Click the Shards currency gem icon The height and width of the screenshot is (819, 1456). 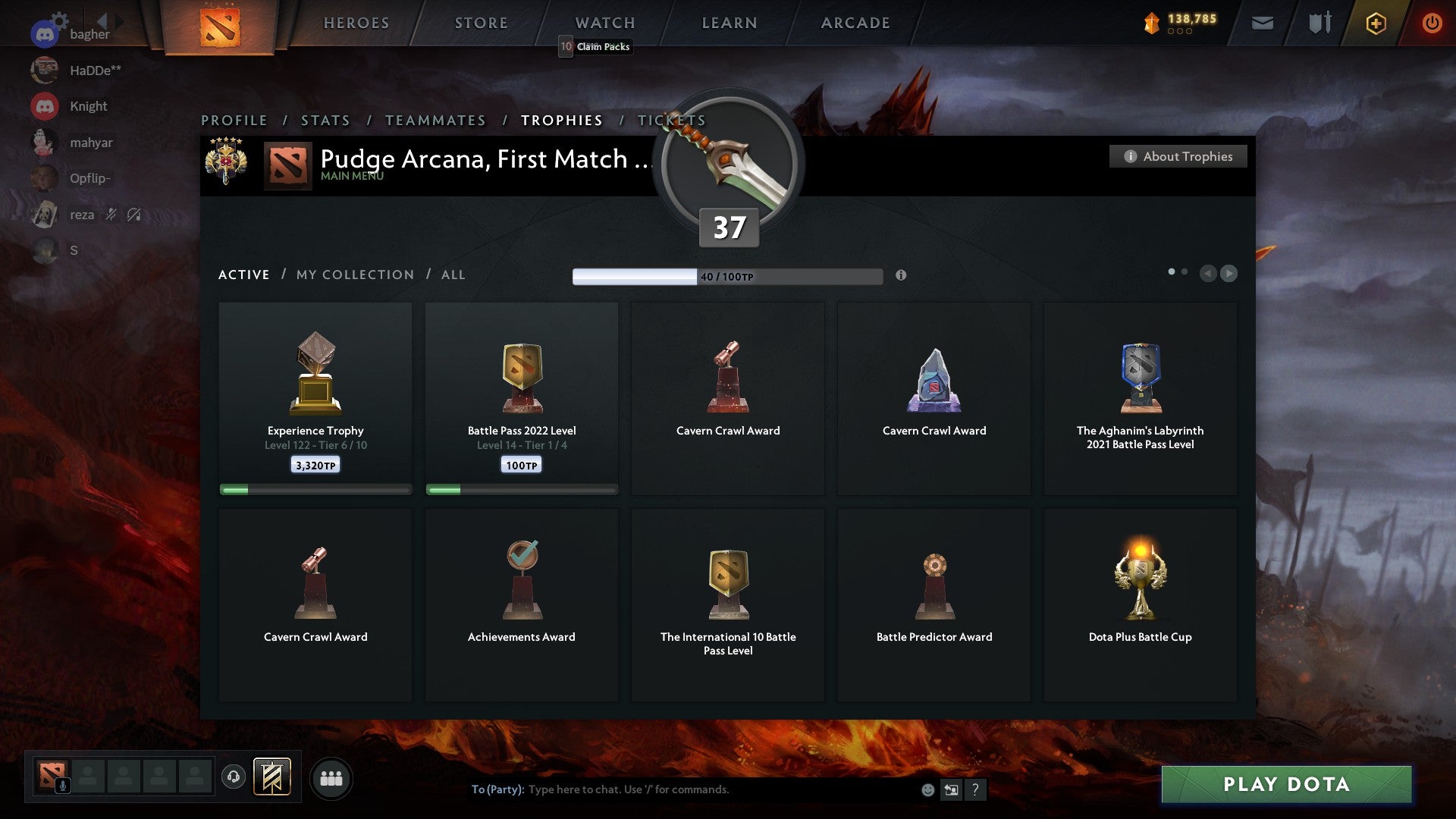[1151, 23]
